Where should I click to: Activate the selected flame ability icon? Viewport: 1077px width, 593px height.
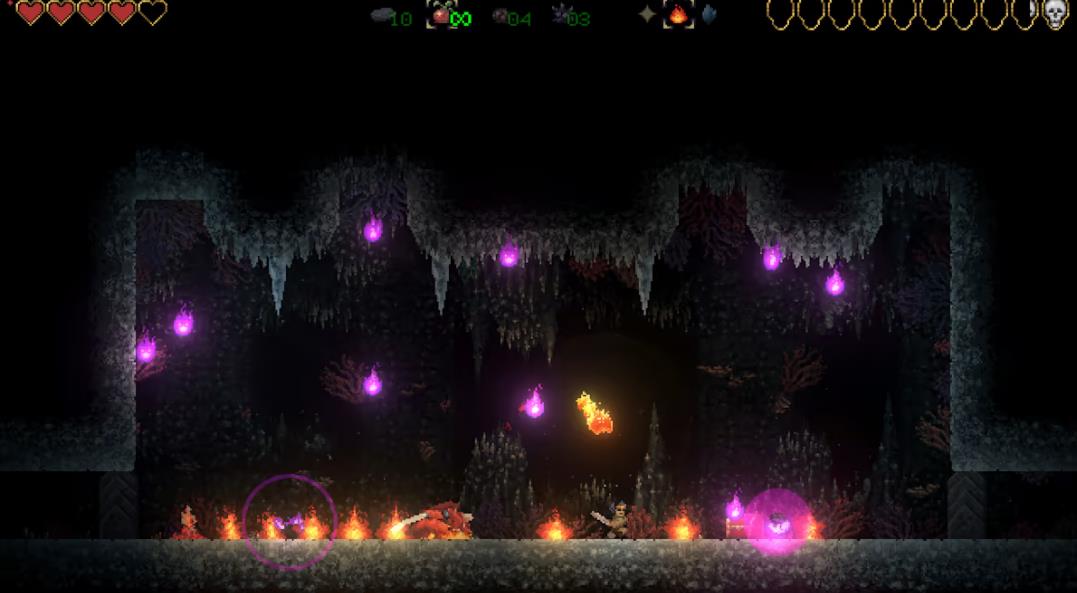tap(679, 15)
